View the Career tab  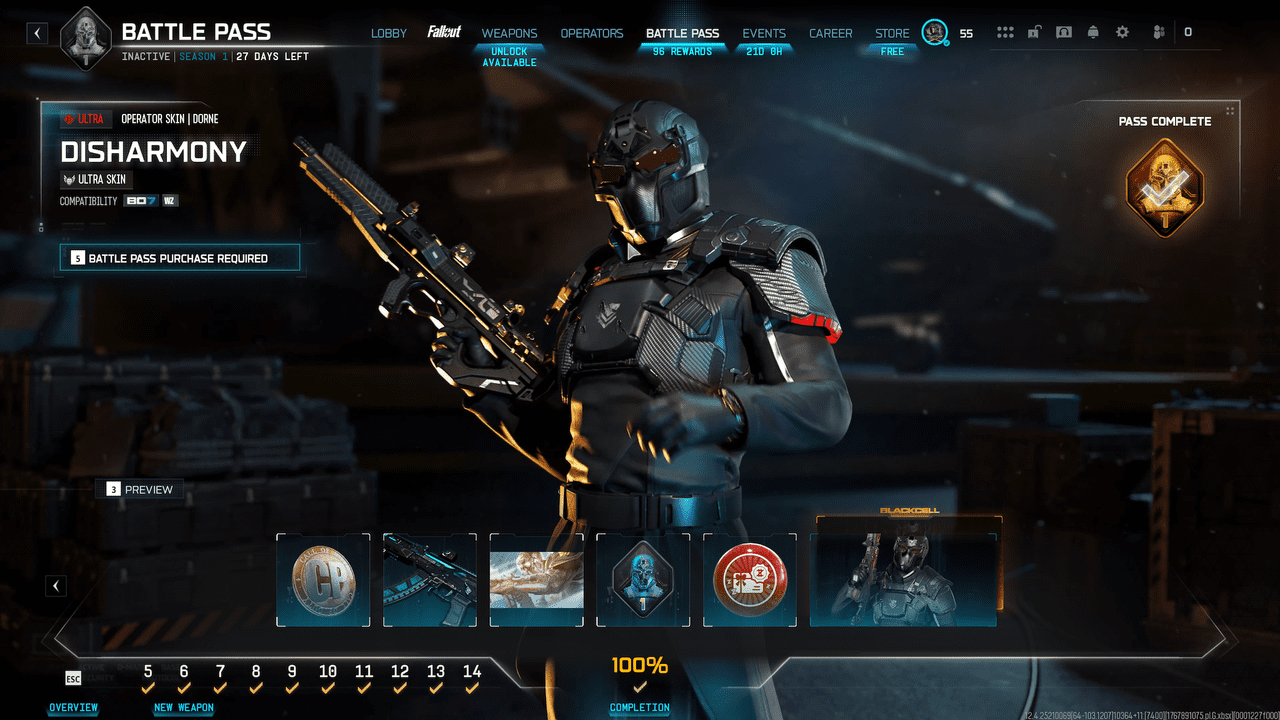(831, 33)
